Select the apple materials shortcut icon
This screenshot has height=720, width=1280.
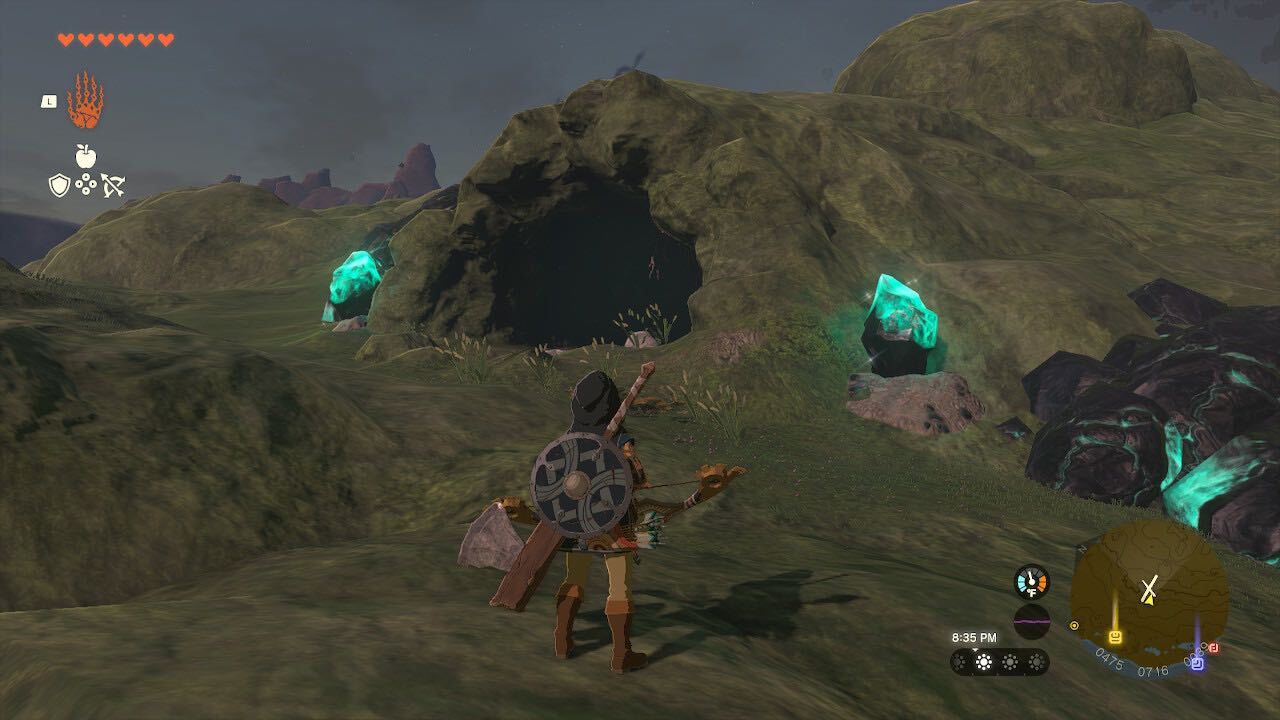[86, 156]
